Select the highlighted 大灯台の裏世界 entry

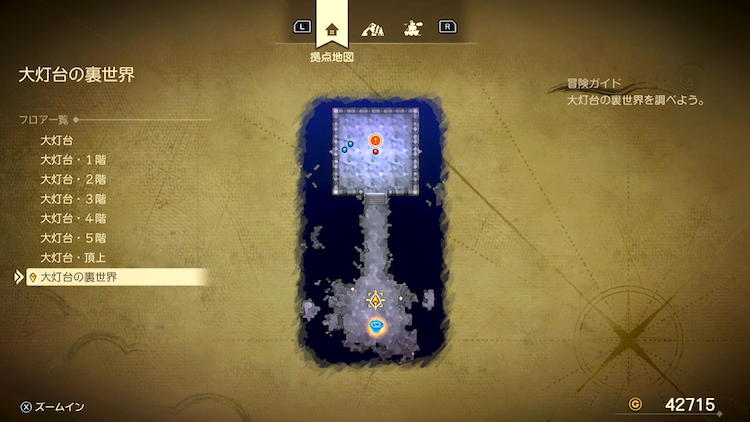tap(78, 277)
